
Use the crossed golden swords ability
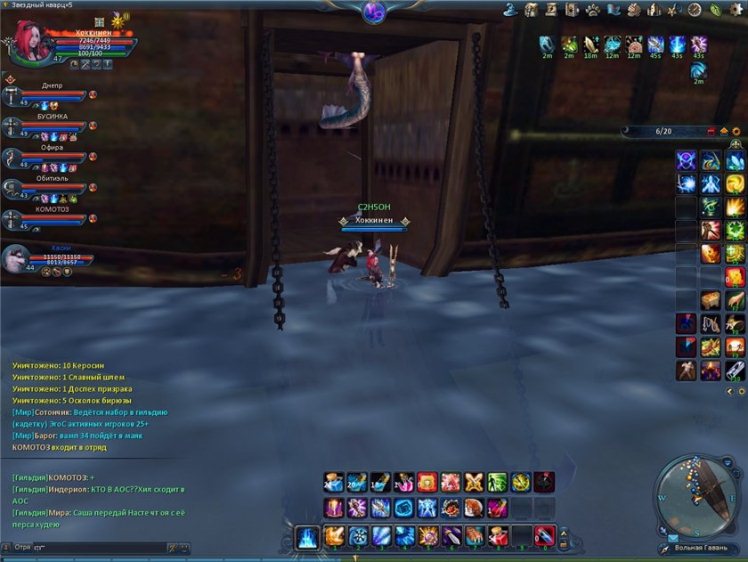click(x=474, y=482)
